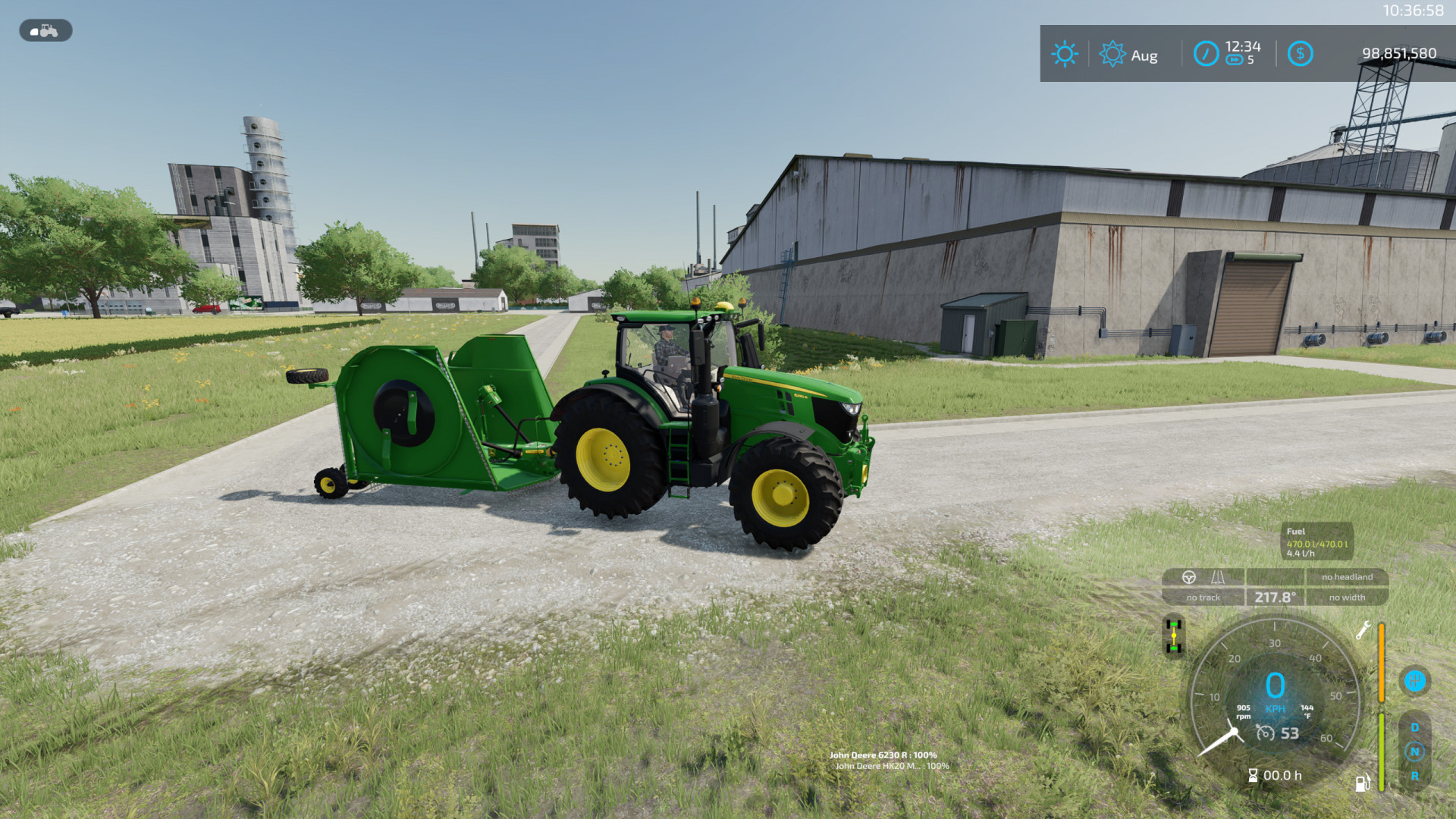
Task: Click the dollar currency icon
Action: coord(1301,53)
